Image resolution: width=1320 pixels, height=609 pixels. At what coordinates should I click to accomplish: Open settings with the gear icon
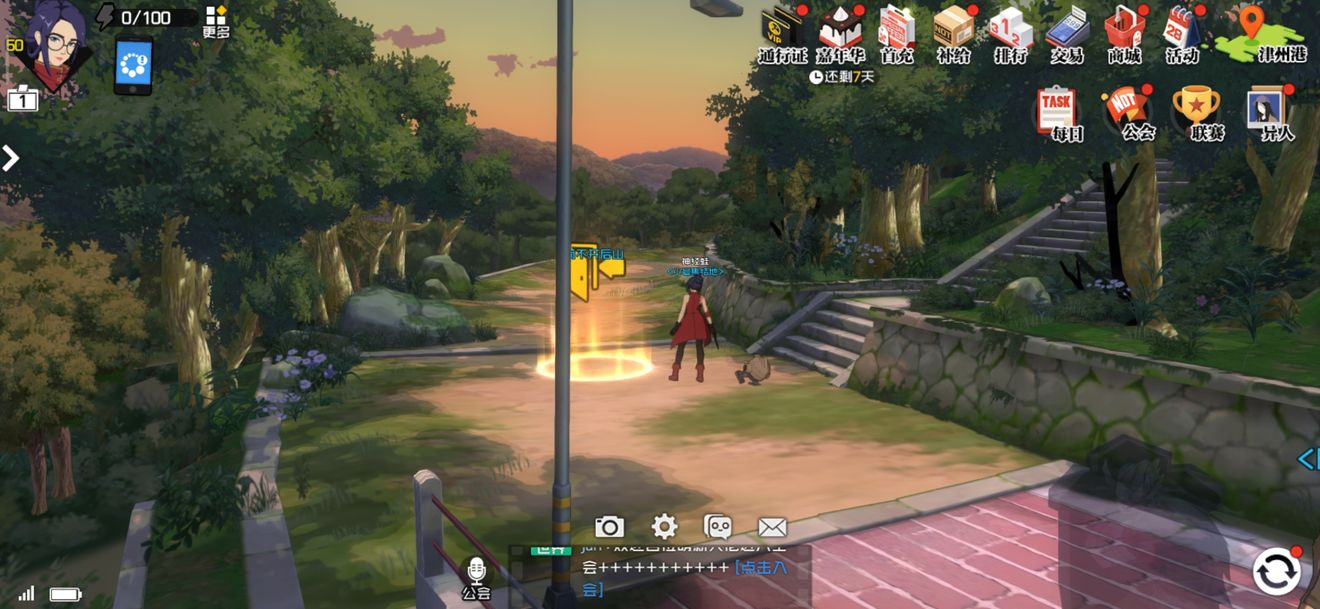click(x=664, y=527)
